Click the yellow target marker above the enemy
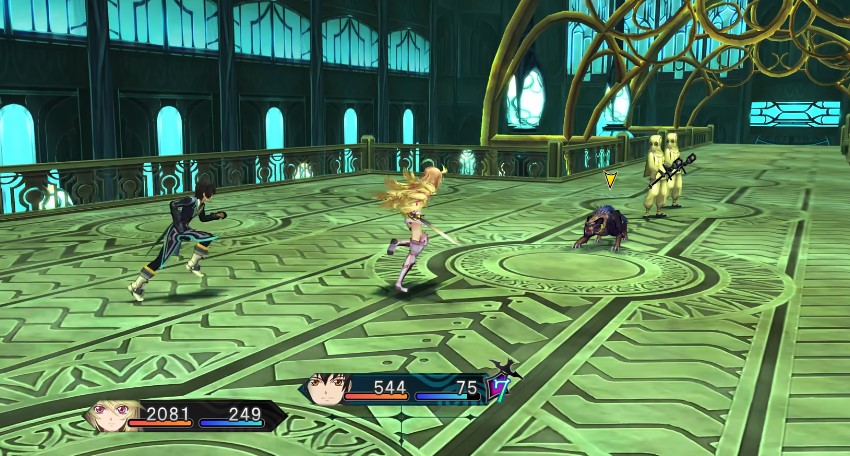 click(x=610, y=180)
